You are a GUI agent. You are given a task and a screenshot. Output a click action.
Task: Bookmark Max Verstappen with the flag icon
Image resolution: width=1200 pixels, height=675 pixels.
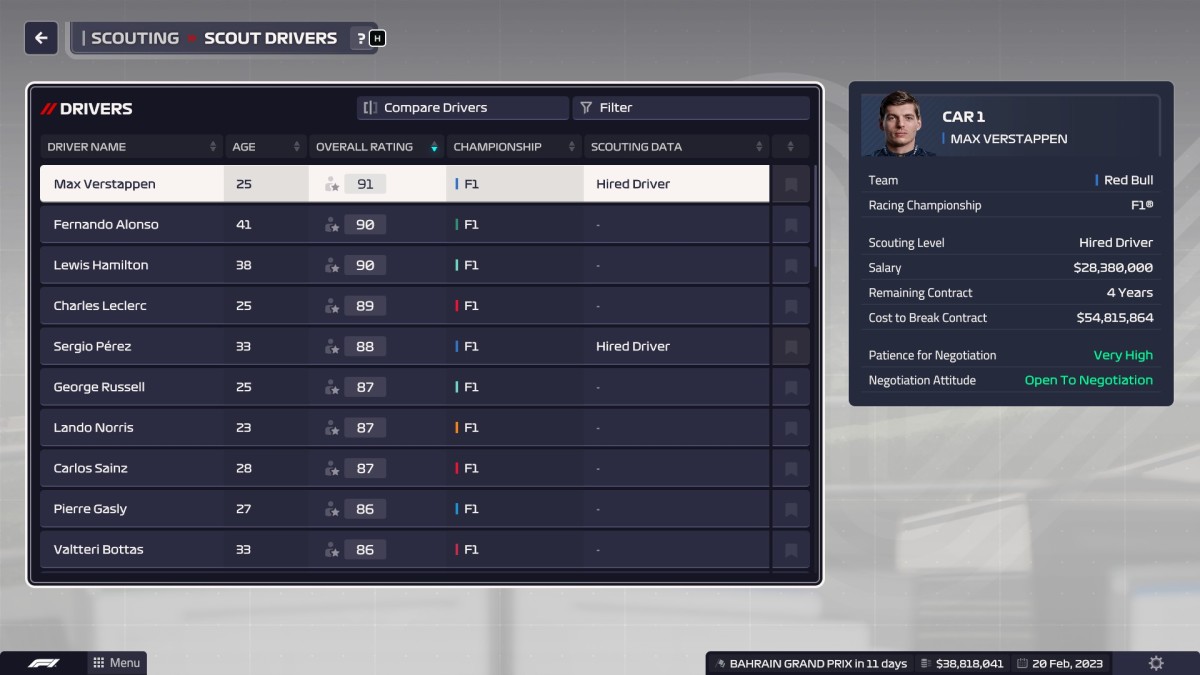point(791,185)
